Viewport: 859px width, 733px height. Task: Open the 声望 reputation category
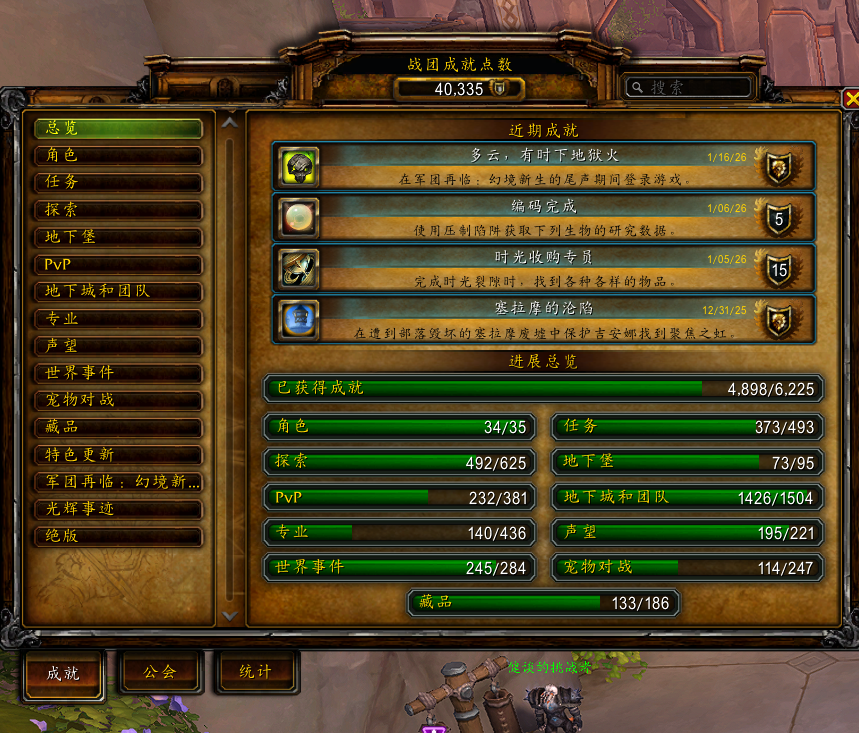(x=118, y=346)
